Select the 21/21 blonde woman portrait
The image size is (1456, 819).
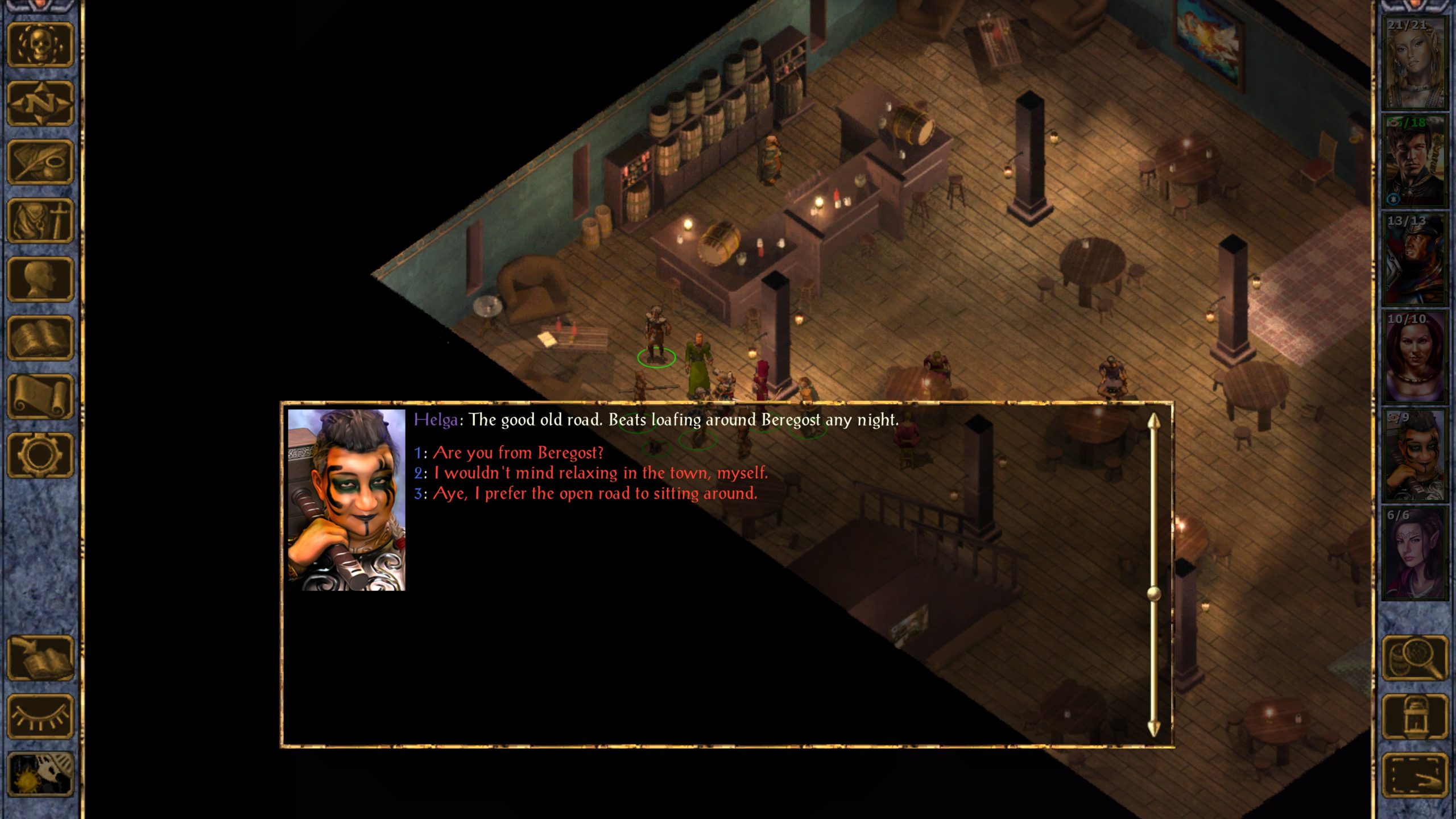(x=1414, y=63)
